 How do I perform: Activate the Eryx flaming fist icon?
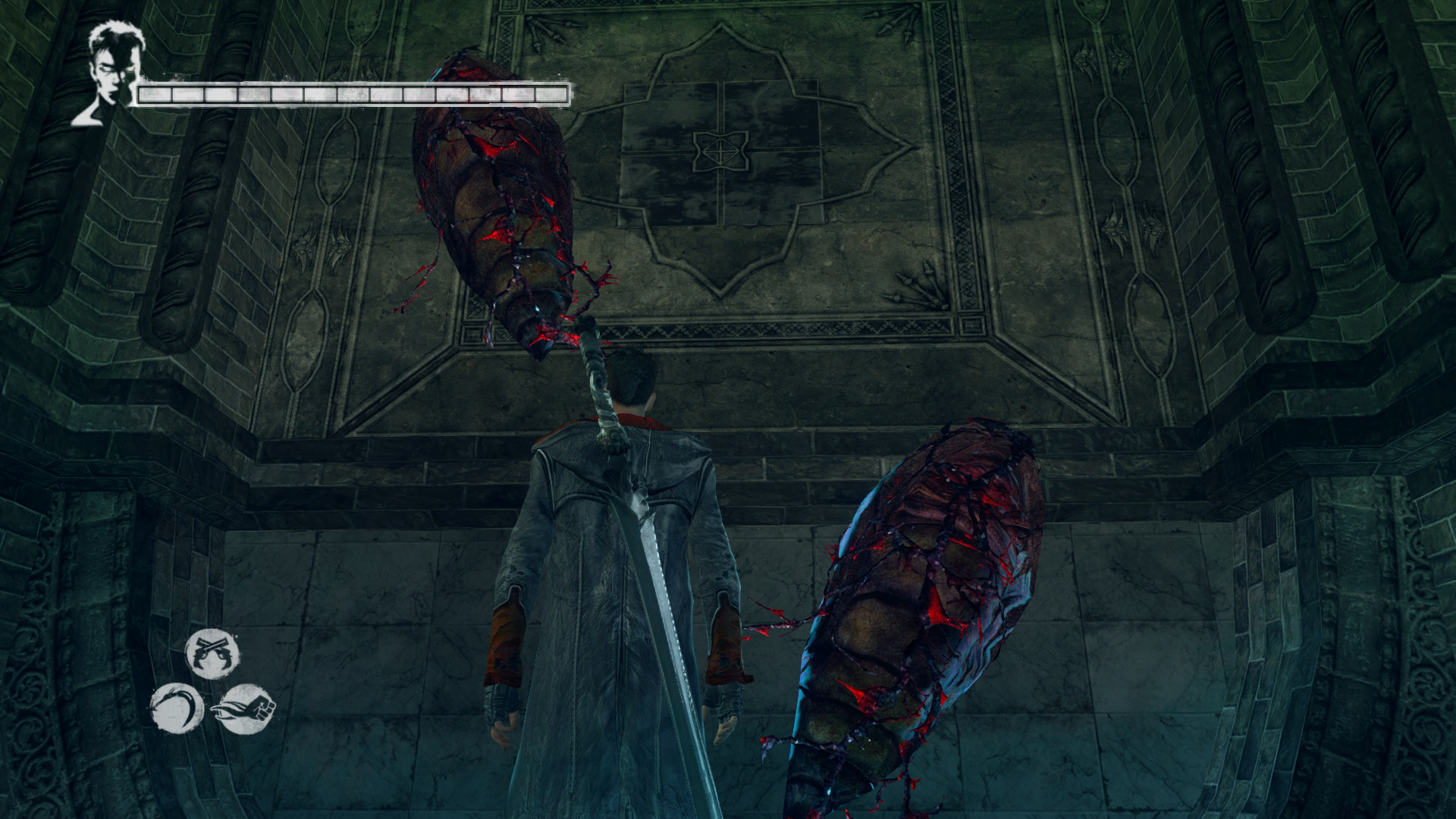[247, 708]
